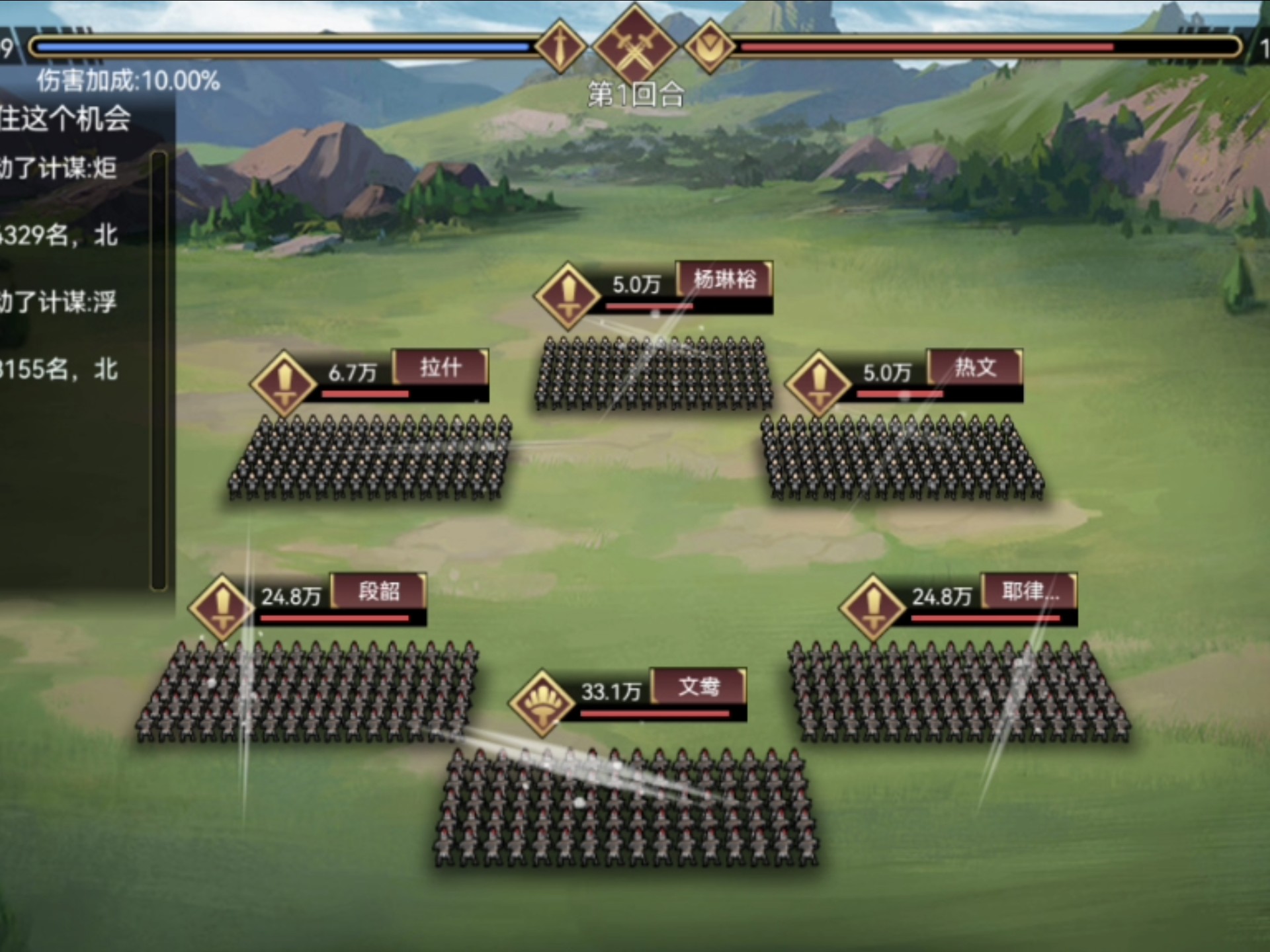Screen dimensions: 1270x952
Task: Click the crossed axes emblem above the round text
Action: pos(635,45)
